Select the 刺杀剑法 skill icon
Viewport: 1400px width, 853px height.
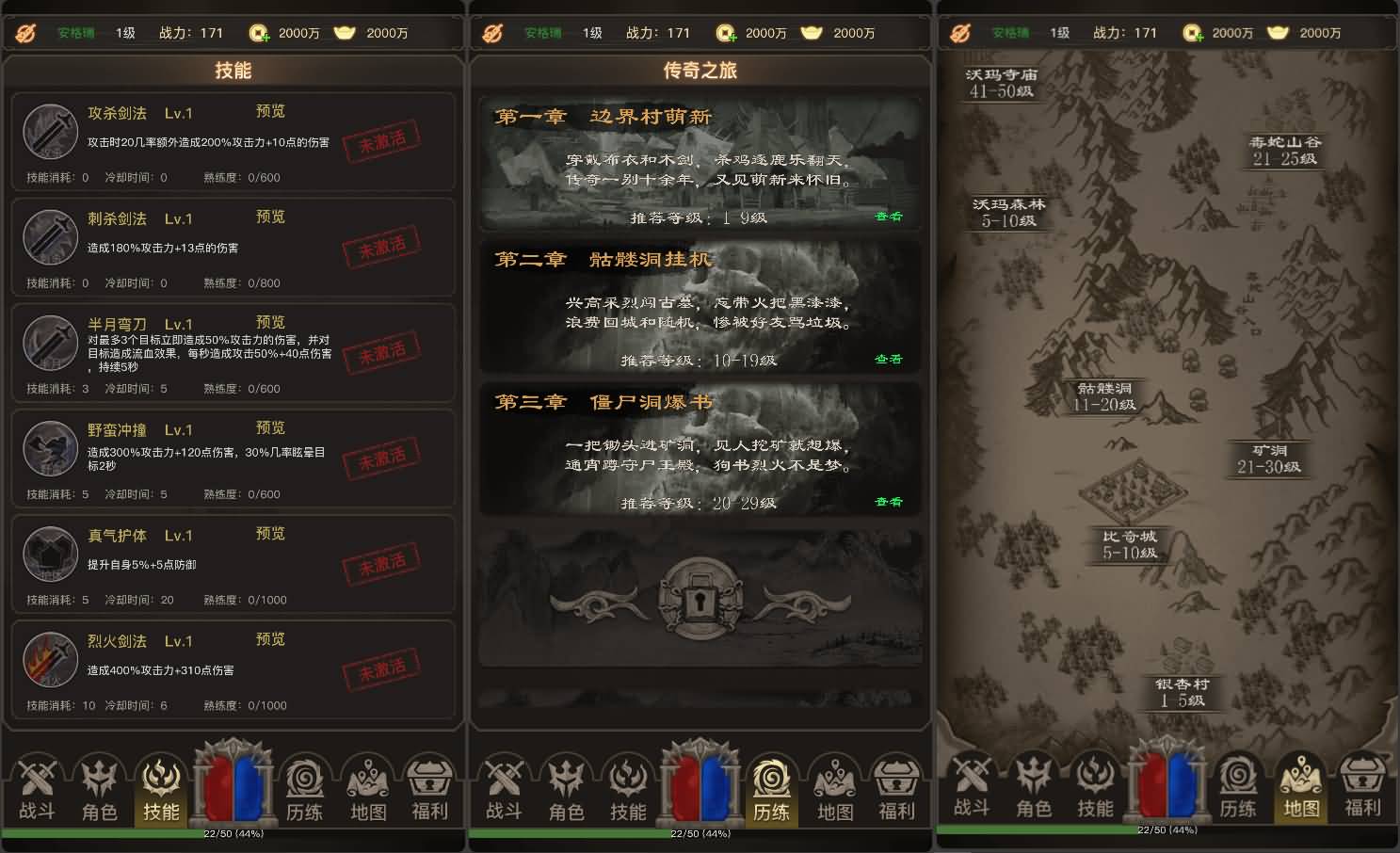49,238
